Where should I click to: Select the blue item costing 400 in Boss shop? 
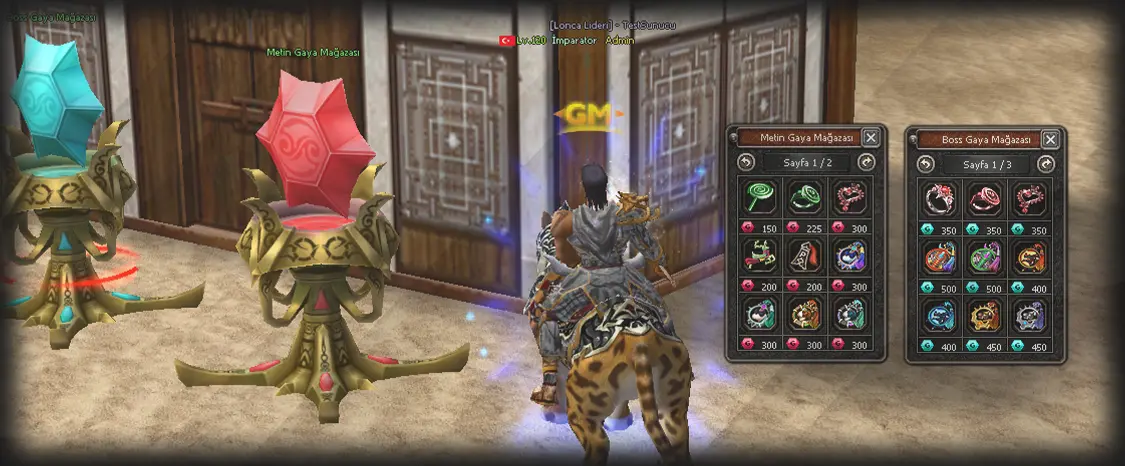coord(940,316)
